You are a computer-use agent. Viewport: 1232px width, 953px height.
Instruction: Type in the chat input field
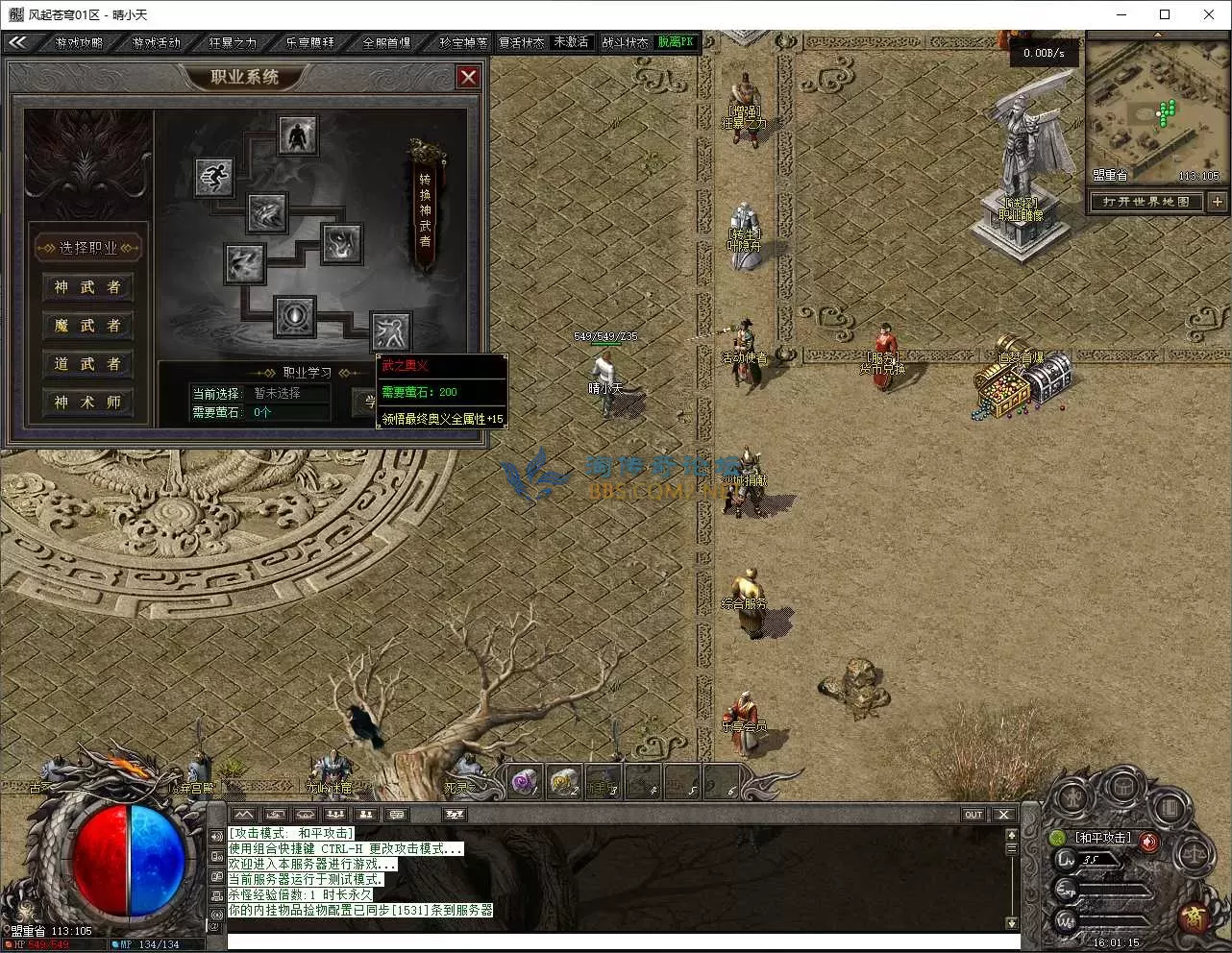(615, 941)
